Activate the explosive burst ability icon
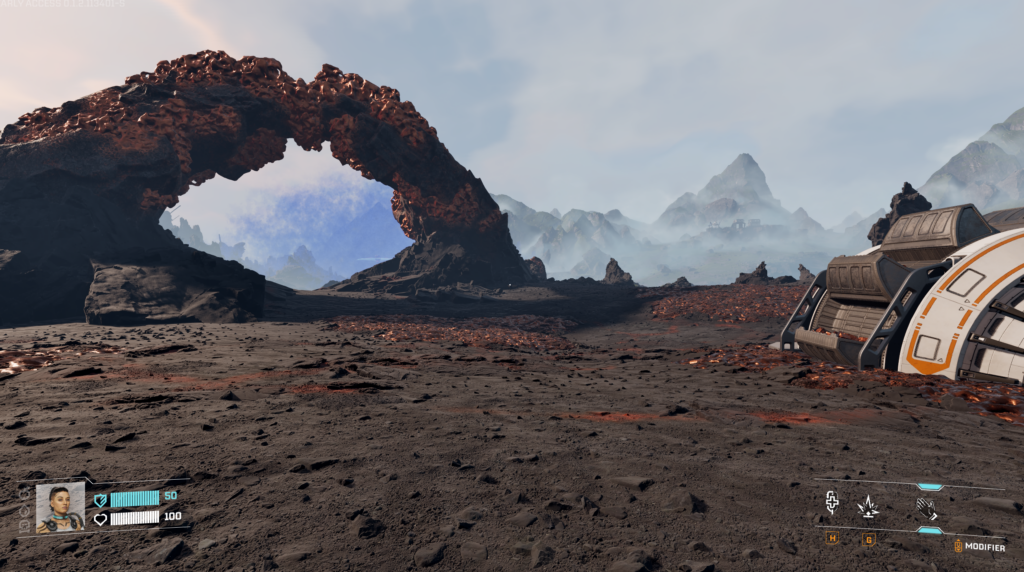The width and height of the screenshot is (1024, 572). click(x=868, y=507)
